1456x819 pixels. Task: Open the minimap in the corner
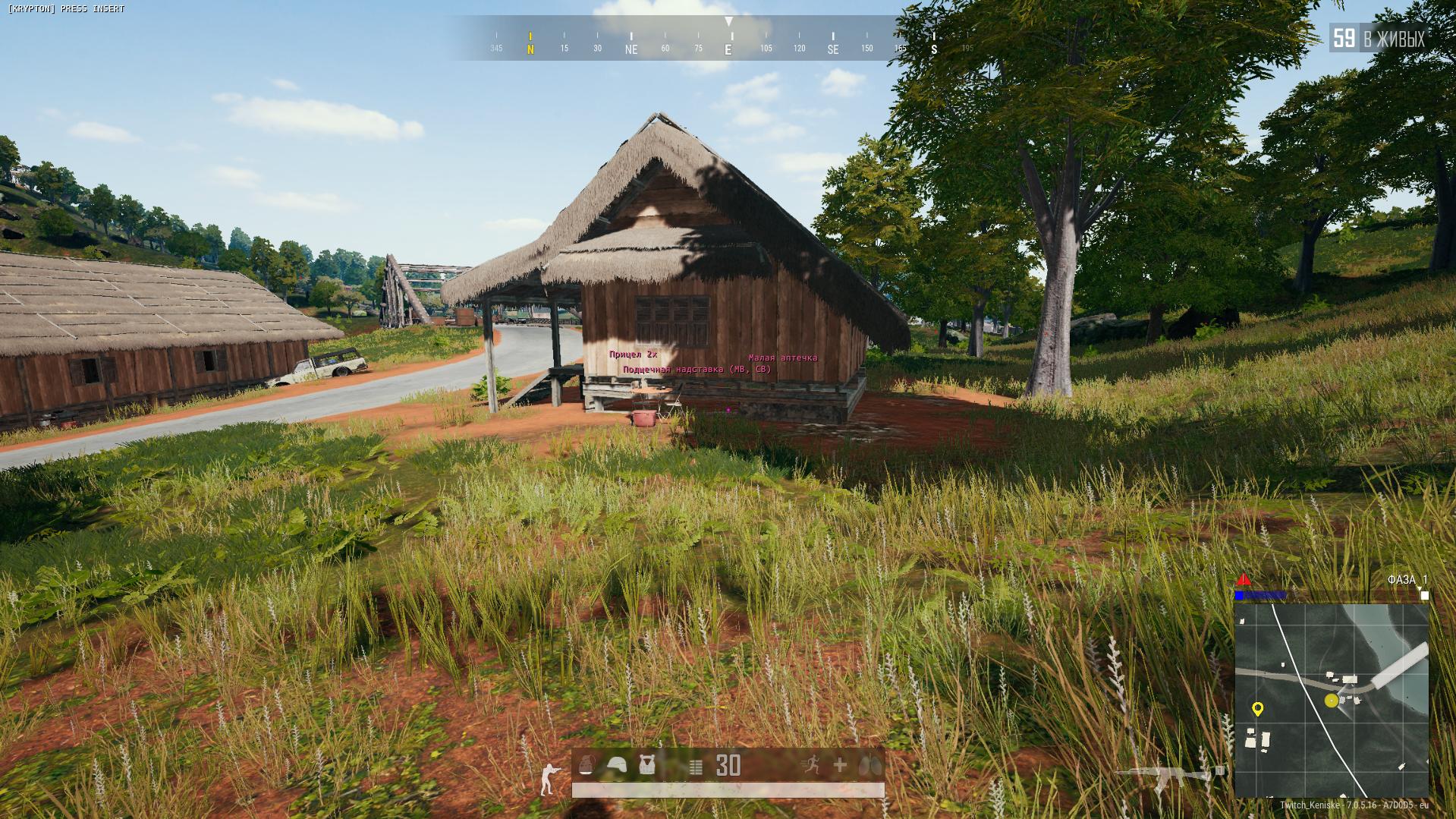click(x=1332, y=700)
